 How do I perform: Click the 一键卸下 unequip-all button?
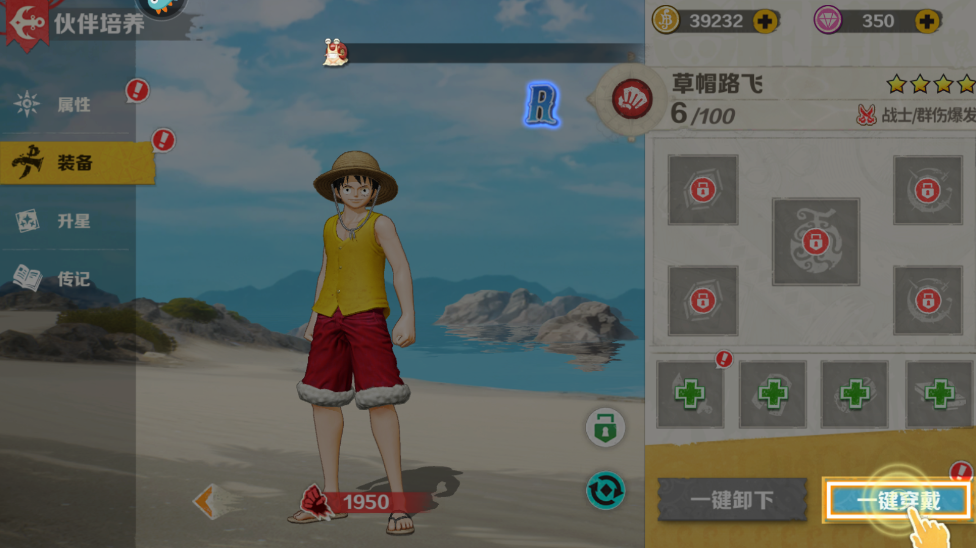tap(732, 500)
